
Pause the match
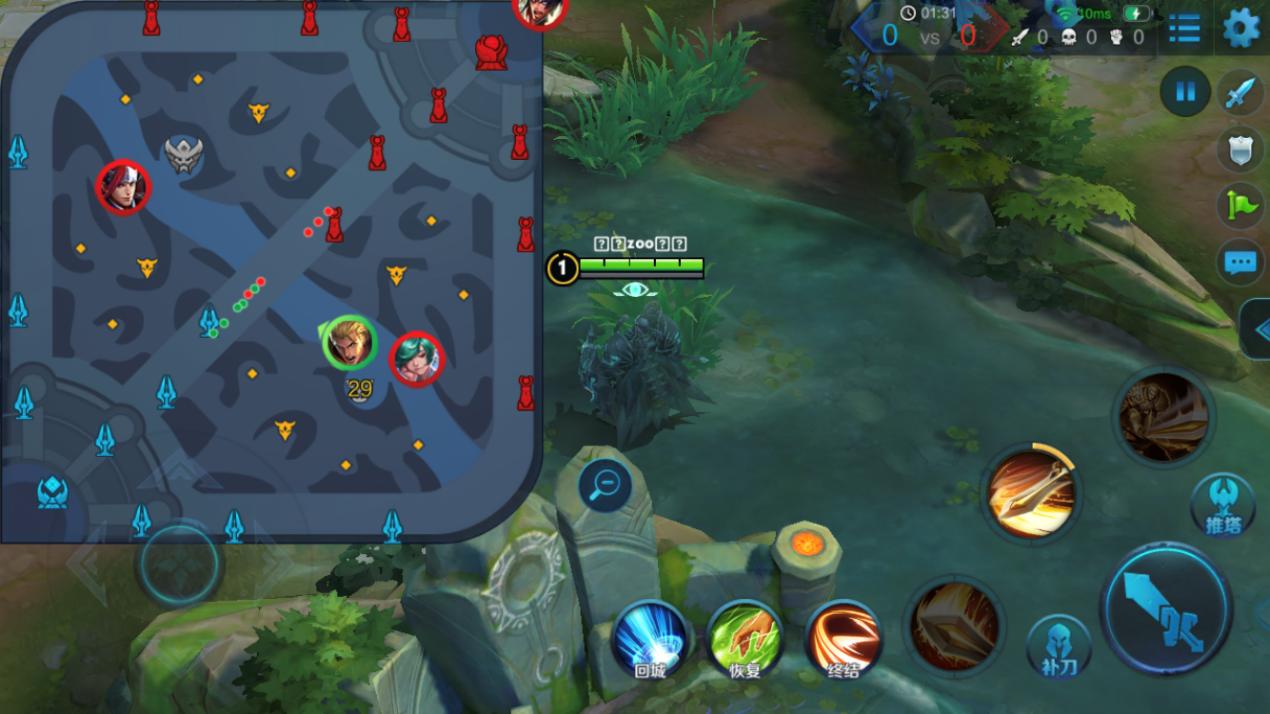coord(1185,93)
